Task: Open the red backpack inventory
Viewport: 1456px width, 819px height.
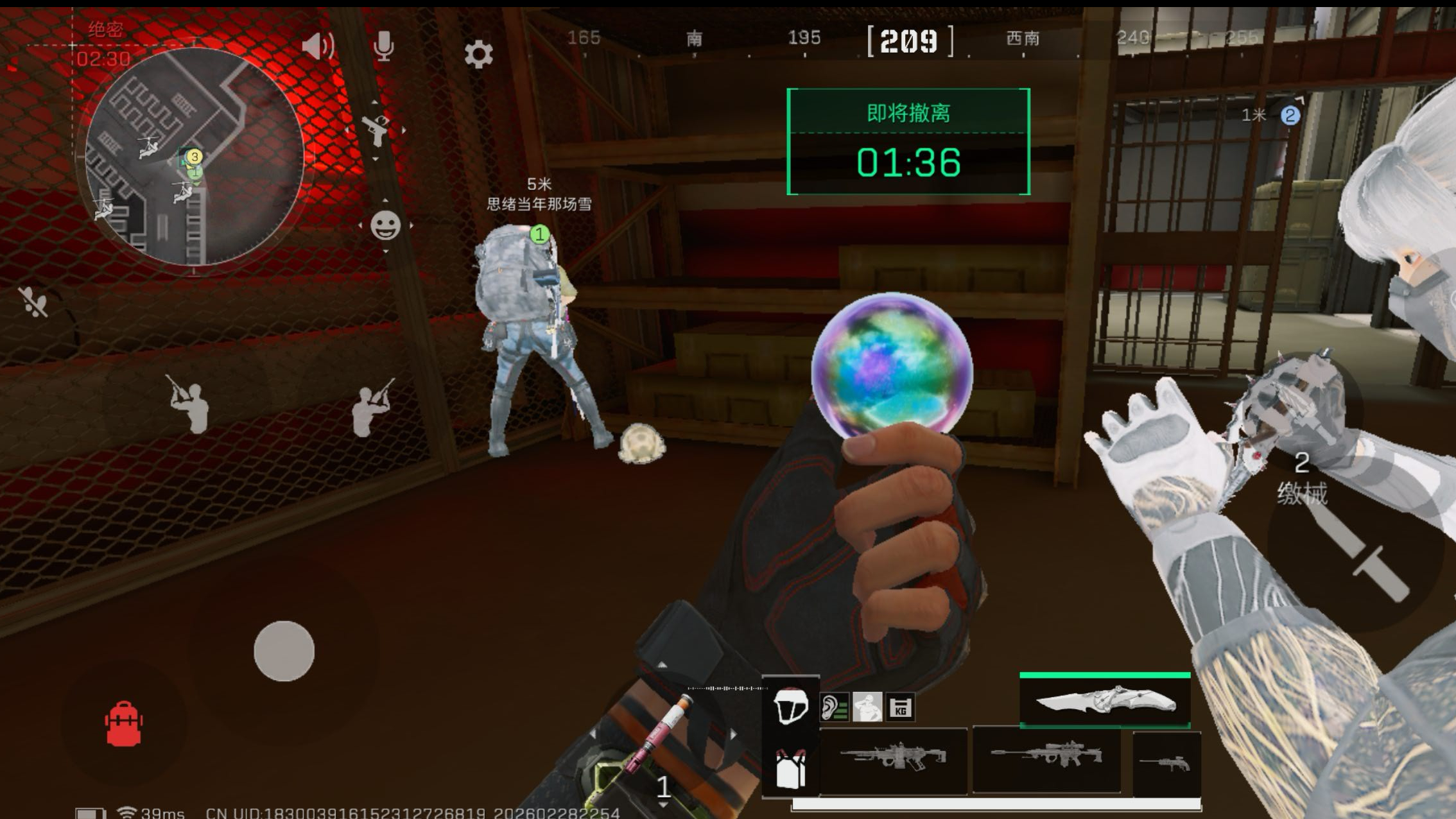Action: tap(123, 724)
